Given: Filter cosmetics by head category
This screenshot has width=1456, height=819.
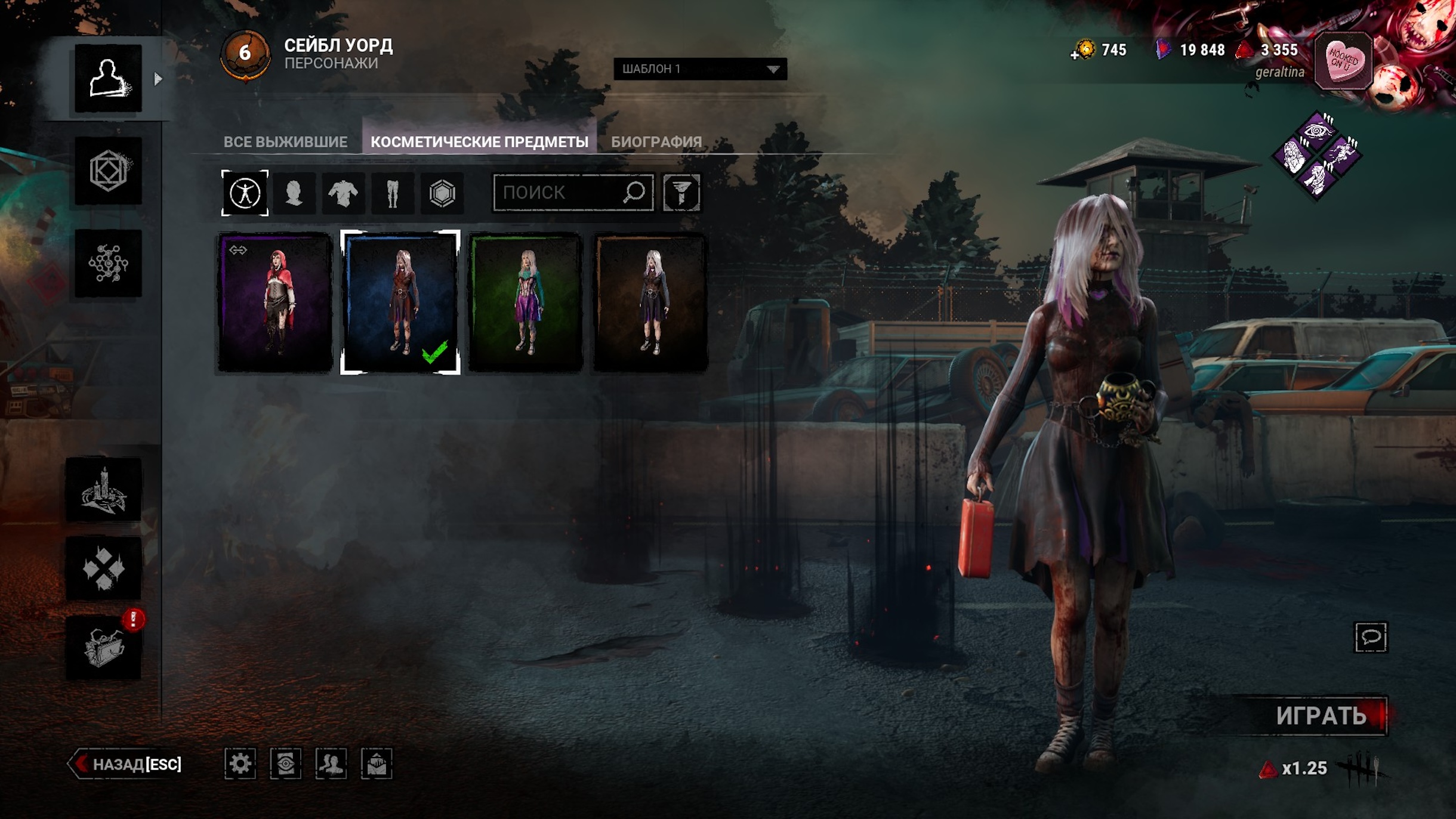Looking at the screenshot, I should pos(294,193).
